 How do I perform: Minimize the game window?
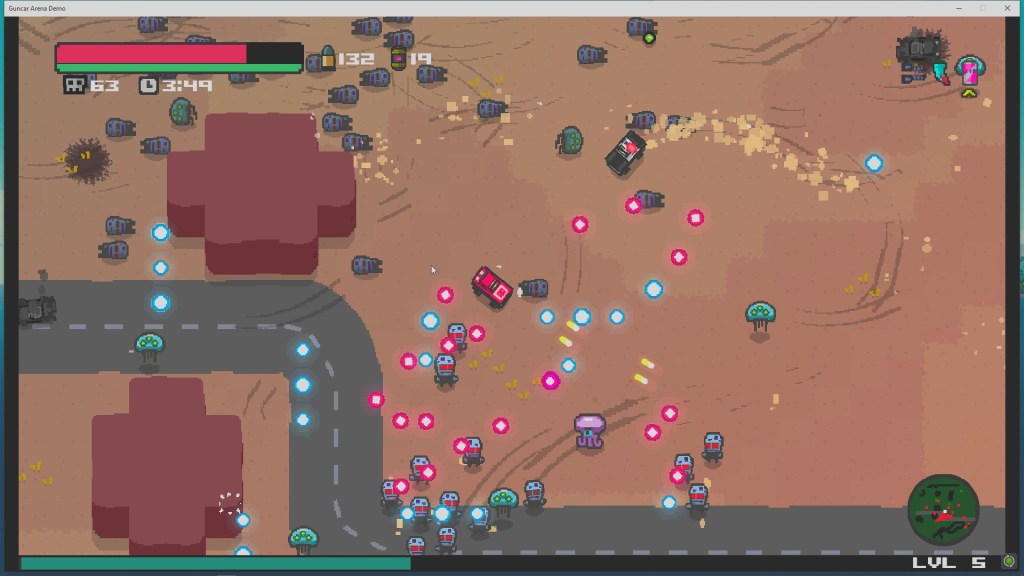(x=957, y=8)
